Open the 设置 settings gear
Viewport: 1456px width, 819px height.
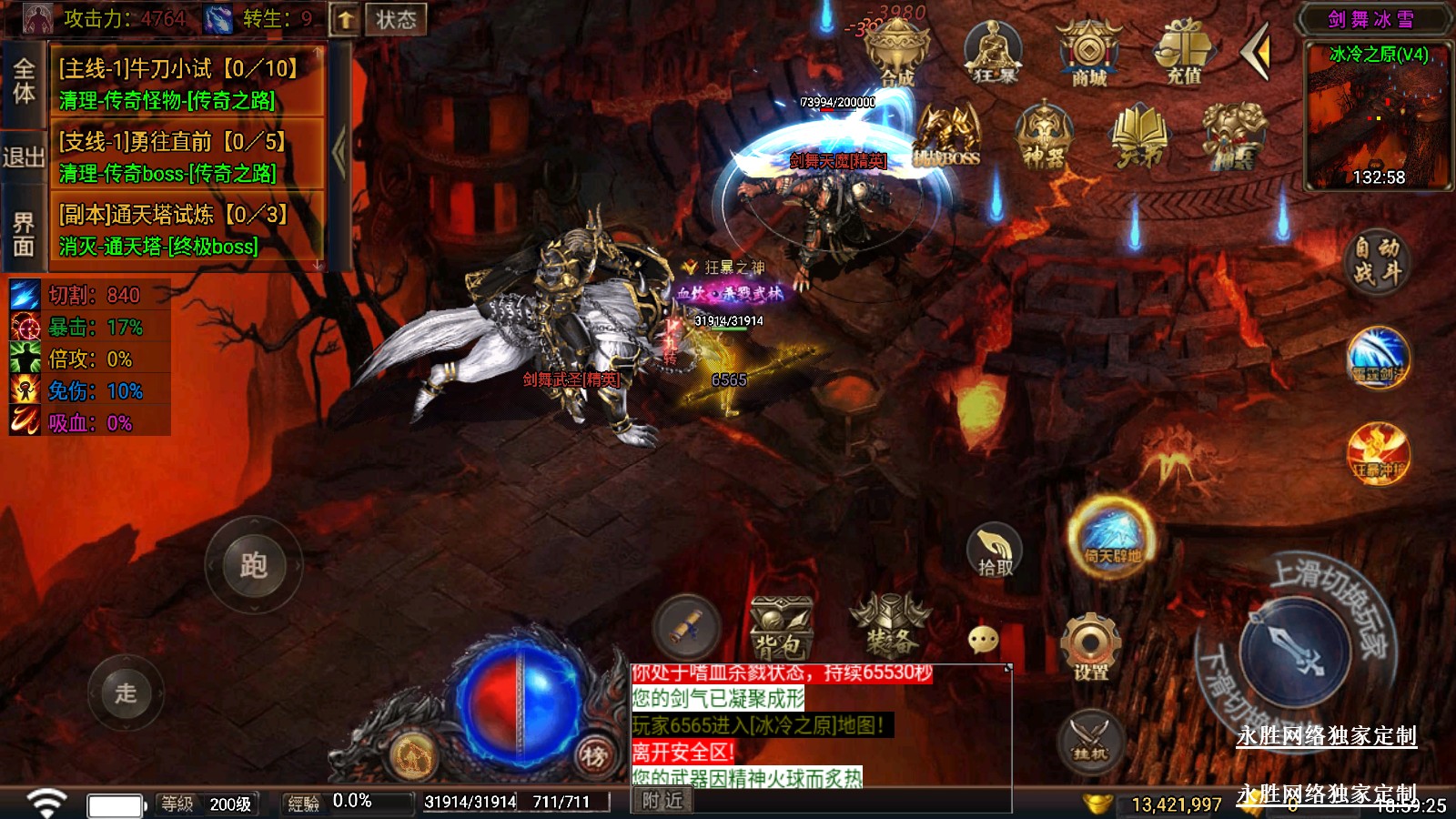coord(1090,647)
